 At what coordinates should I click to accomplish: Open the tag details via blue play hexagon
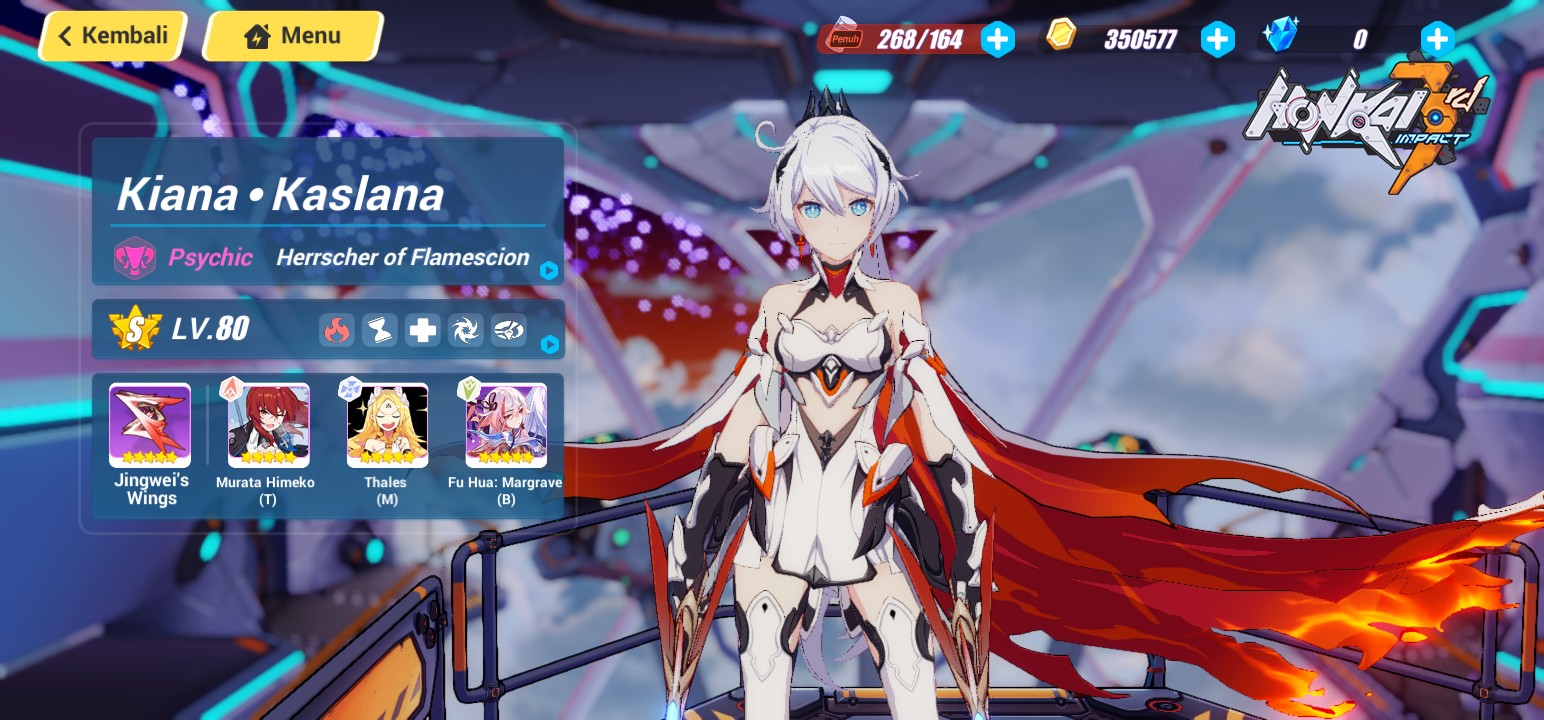[549, 345]
